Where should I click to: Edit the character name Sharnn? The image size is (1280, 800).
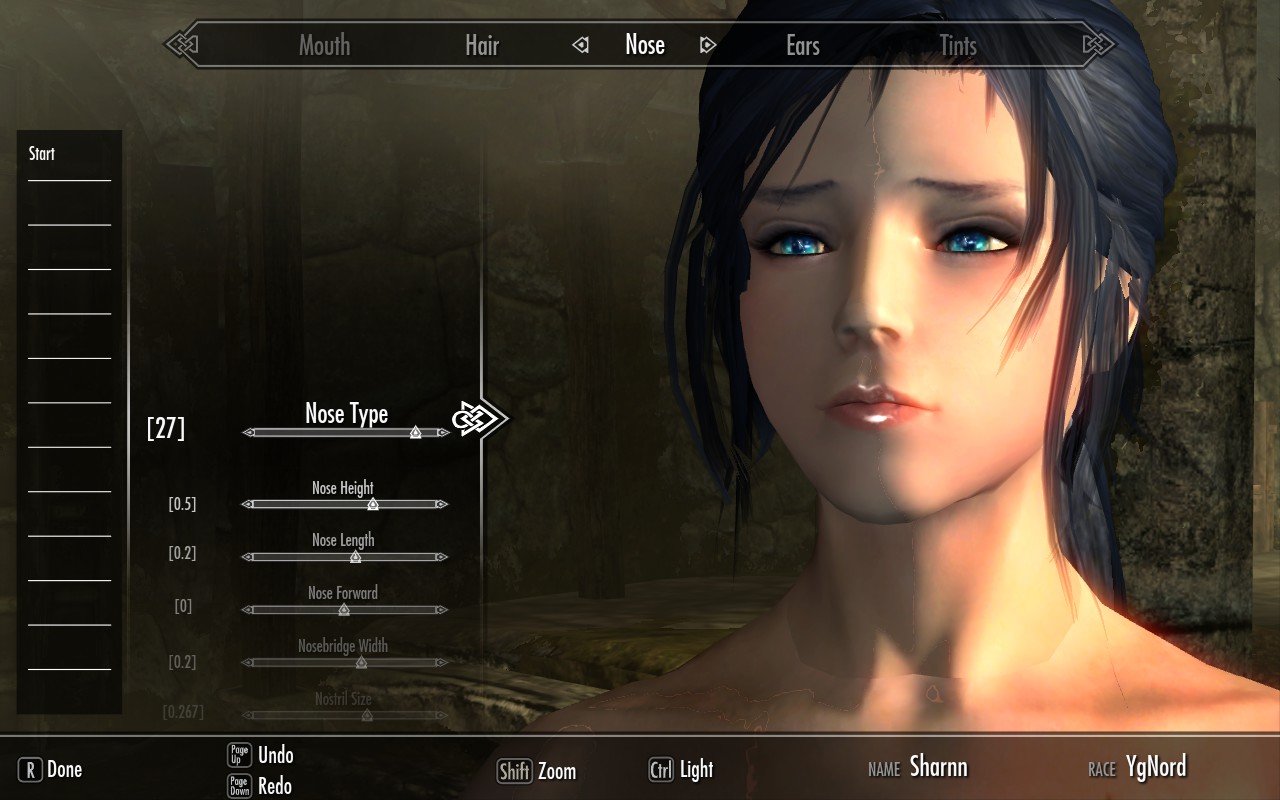point(938,767)
